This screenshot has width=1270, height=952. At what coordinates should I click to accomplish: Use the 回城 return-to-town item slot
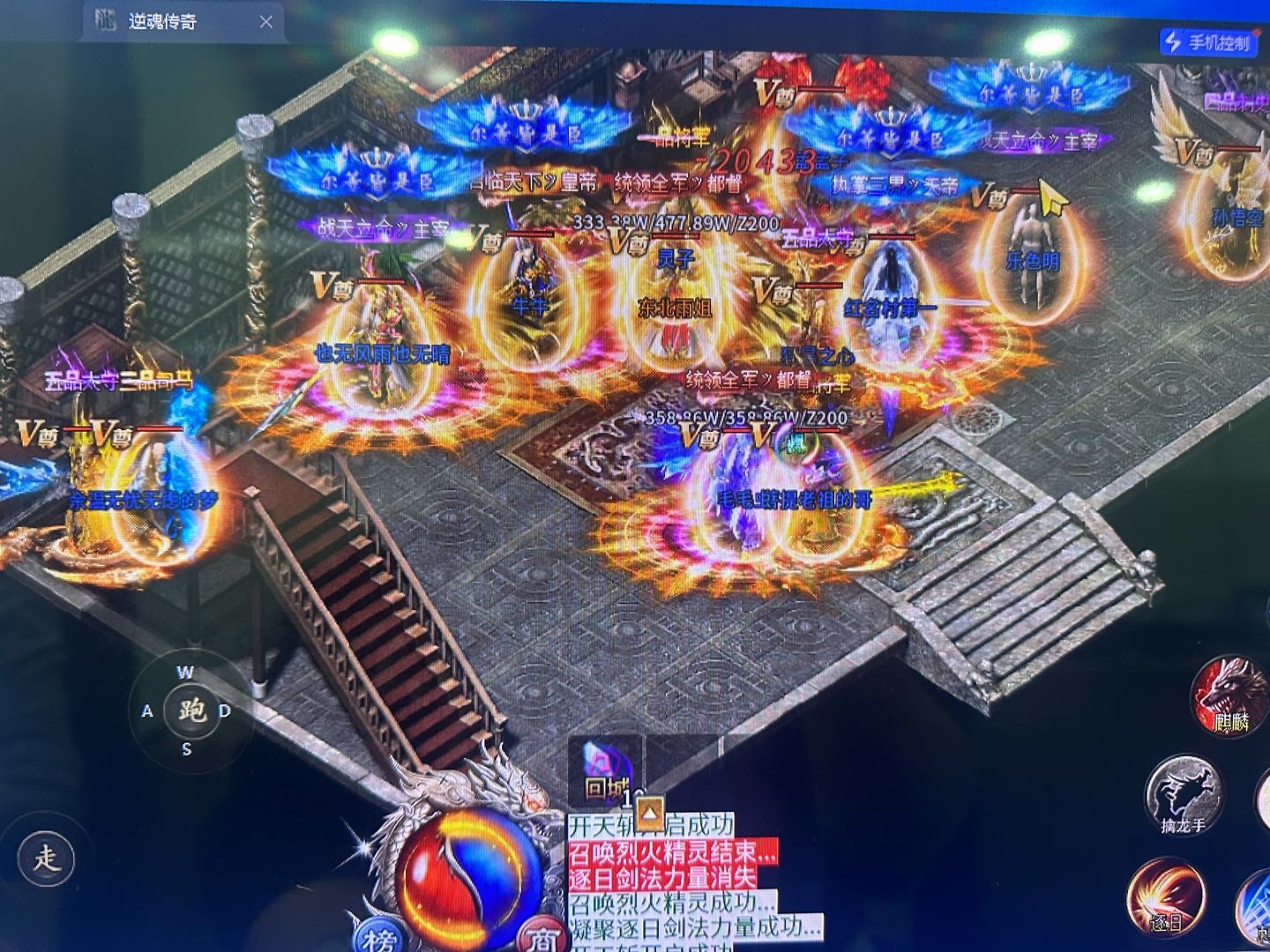pyautogui.click(x=605, y=769)
